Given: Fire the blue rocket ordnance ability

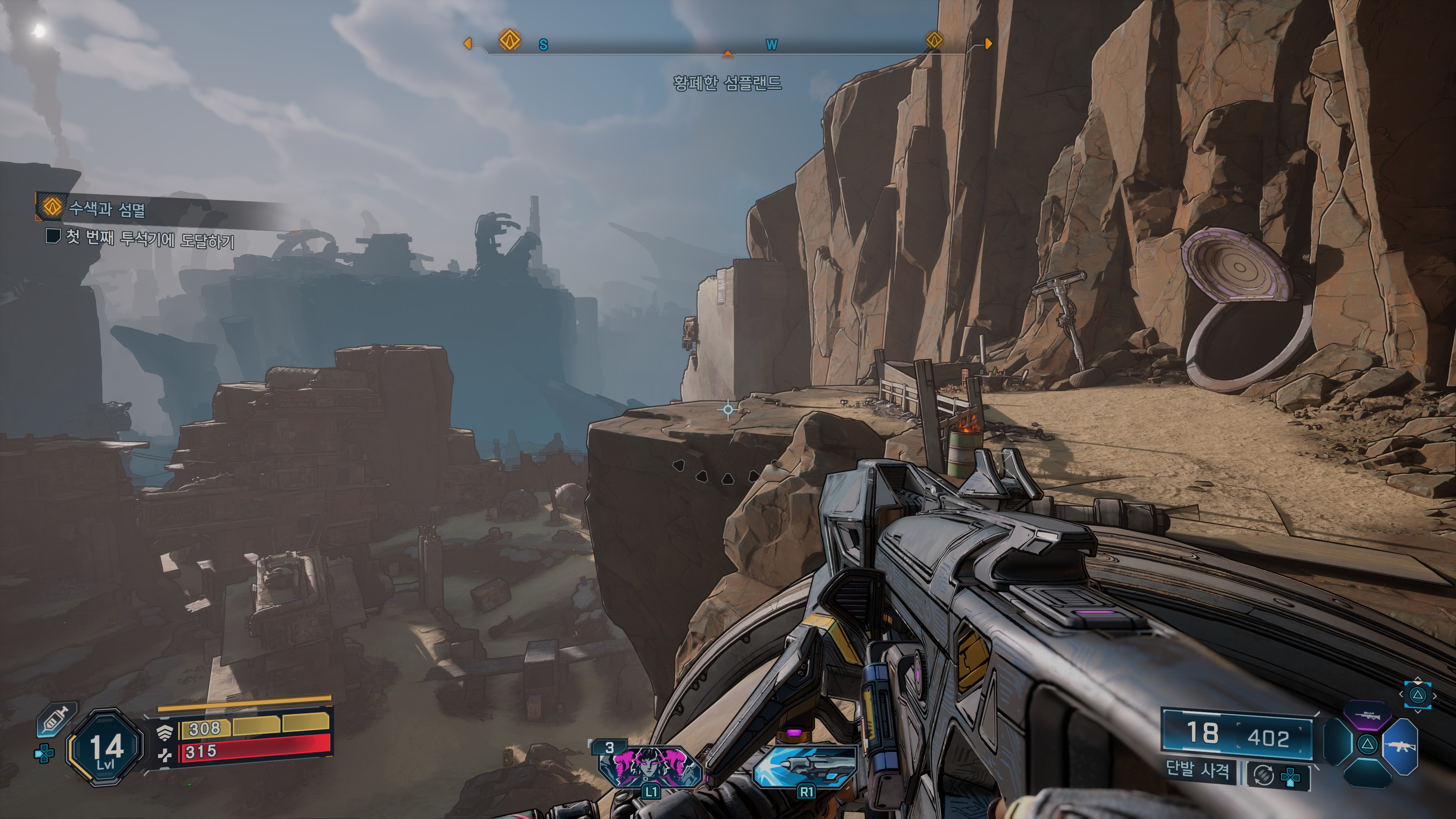Looking at the screenshot, I should pos(805,766).
